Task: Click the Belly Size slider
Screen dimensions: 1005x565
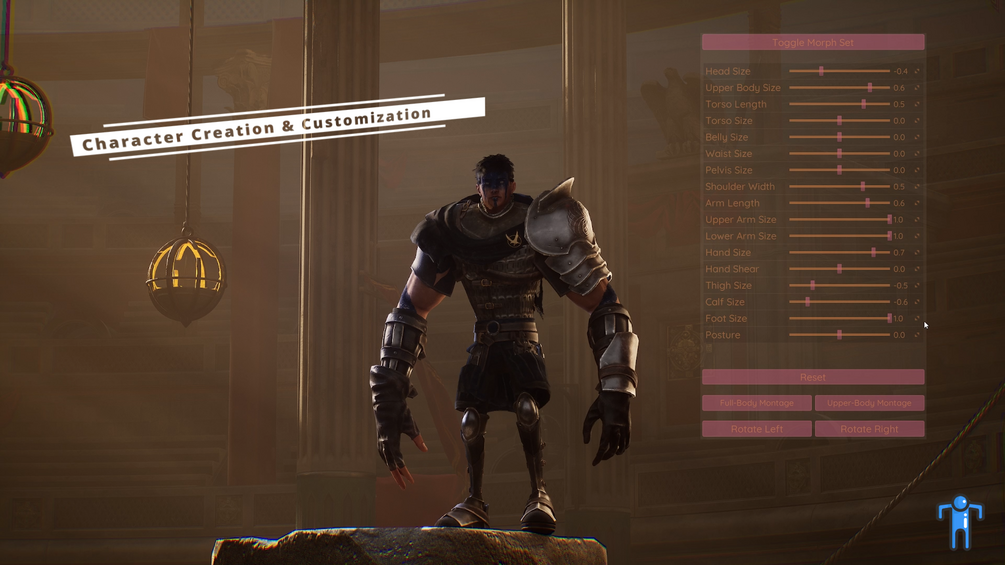Action: click(x=839, y=137)
